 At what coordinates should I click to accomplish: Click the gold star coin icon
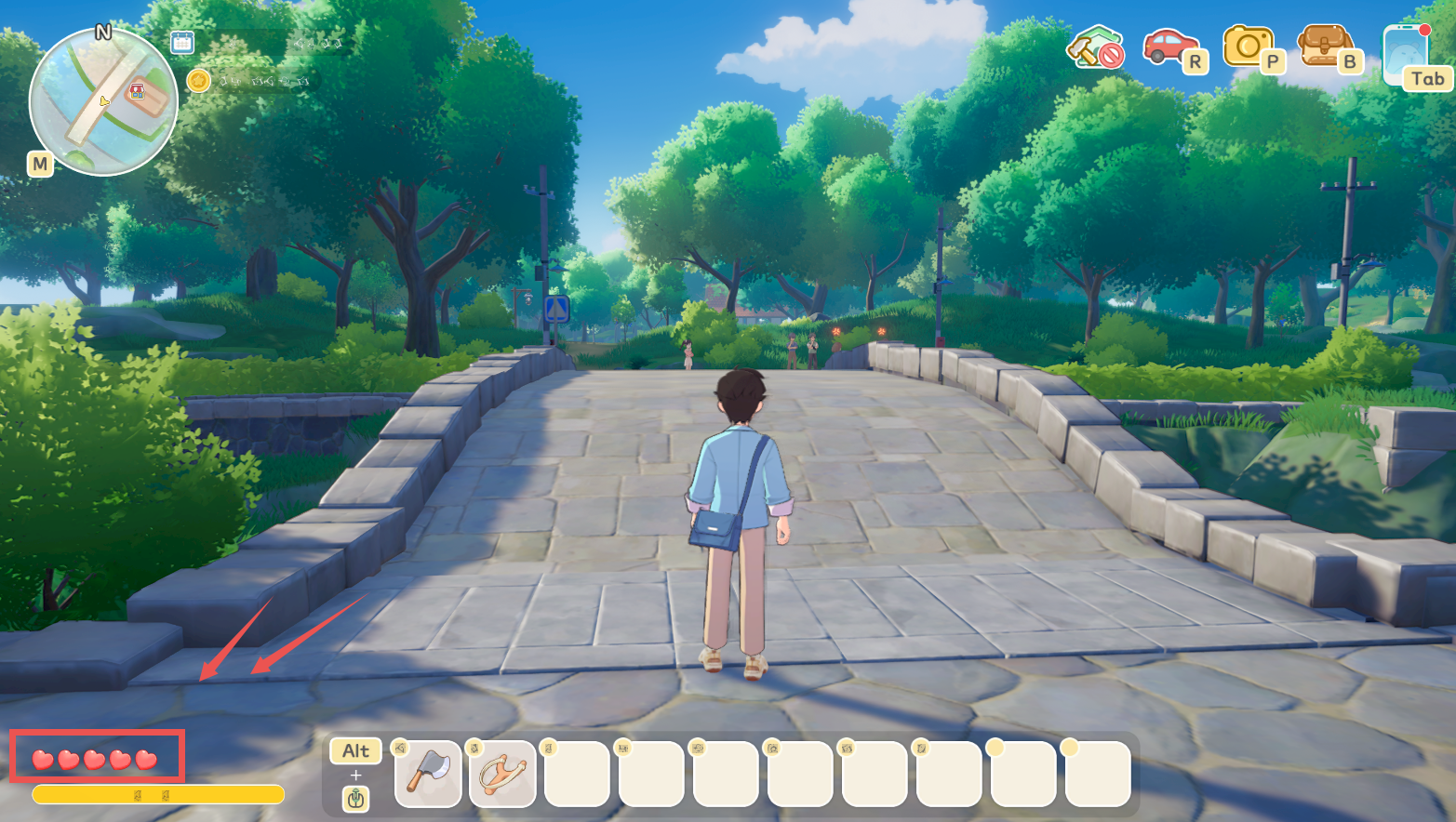pyautogui.click(x=198, y=81)
